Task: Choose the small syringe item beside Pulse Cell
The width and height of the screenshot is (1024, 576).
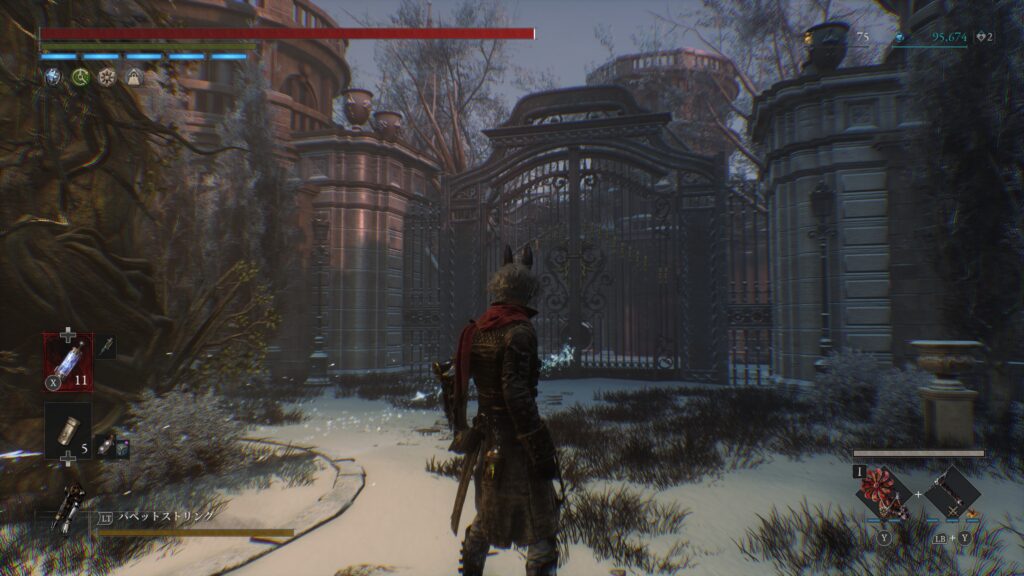Action: point(106,346)
